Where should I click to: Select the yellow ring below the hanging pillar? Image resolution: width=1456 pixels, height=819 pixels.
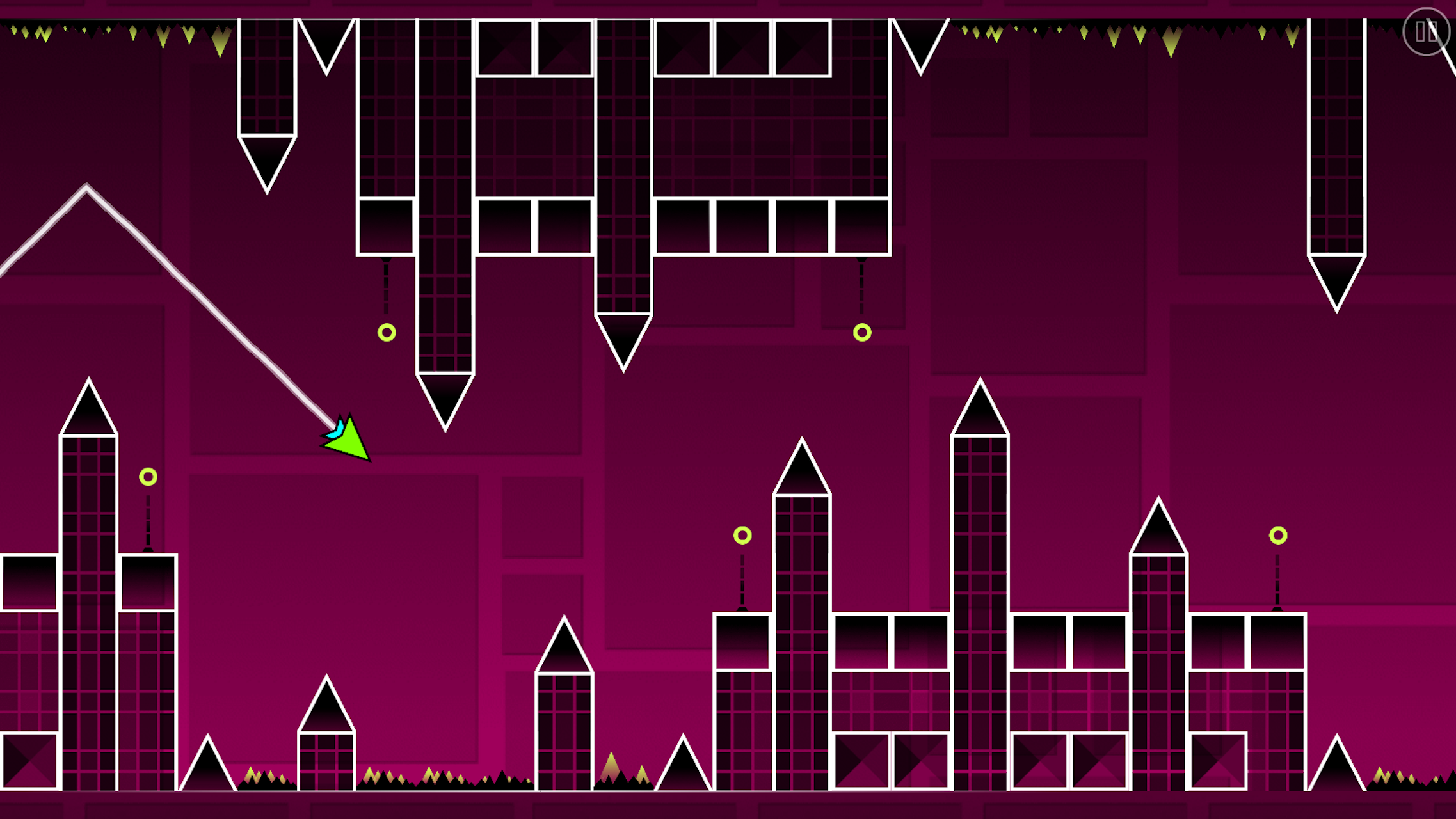click(387, 332)
